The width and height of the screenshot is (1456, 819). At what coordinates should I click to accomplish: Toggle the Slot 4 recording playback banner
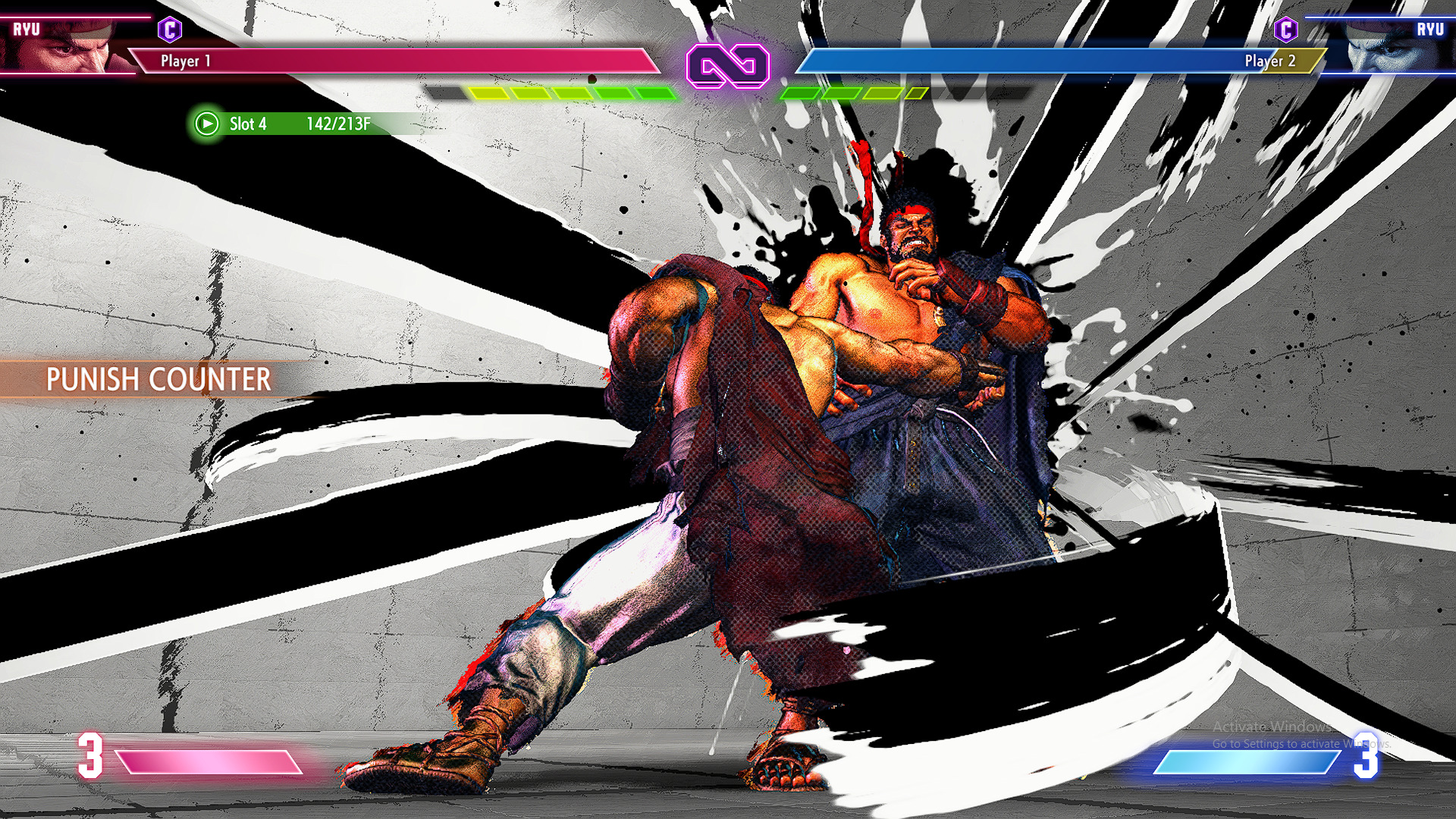click(288, 124)
